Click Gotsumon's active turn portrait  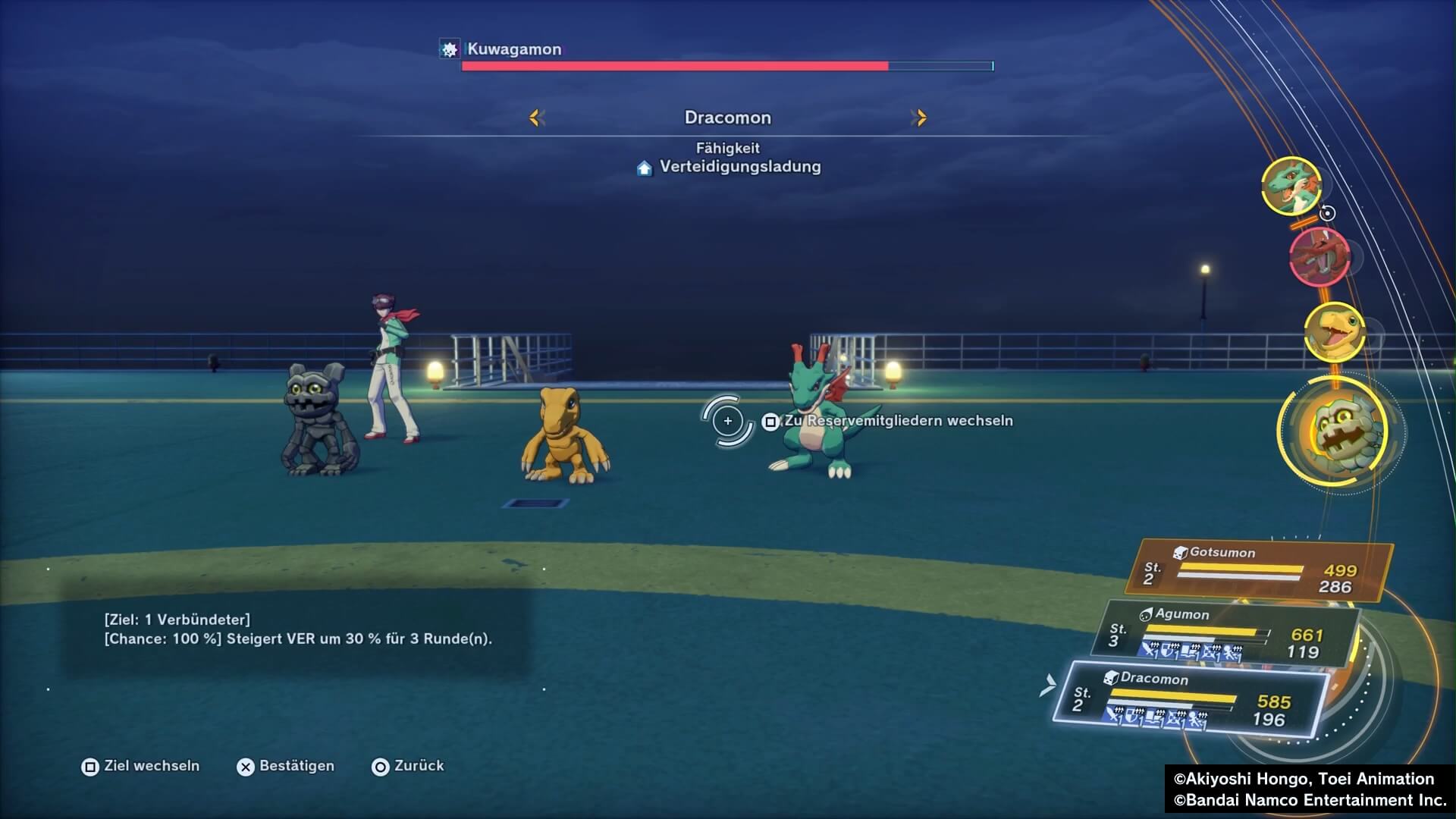coord(1342,431)
